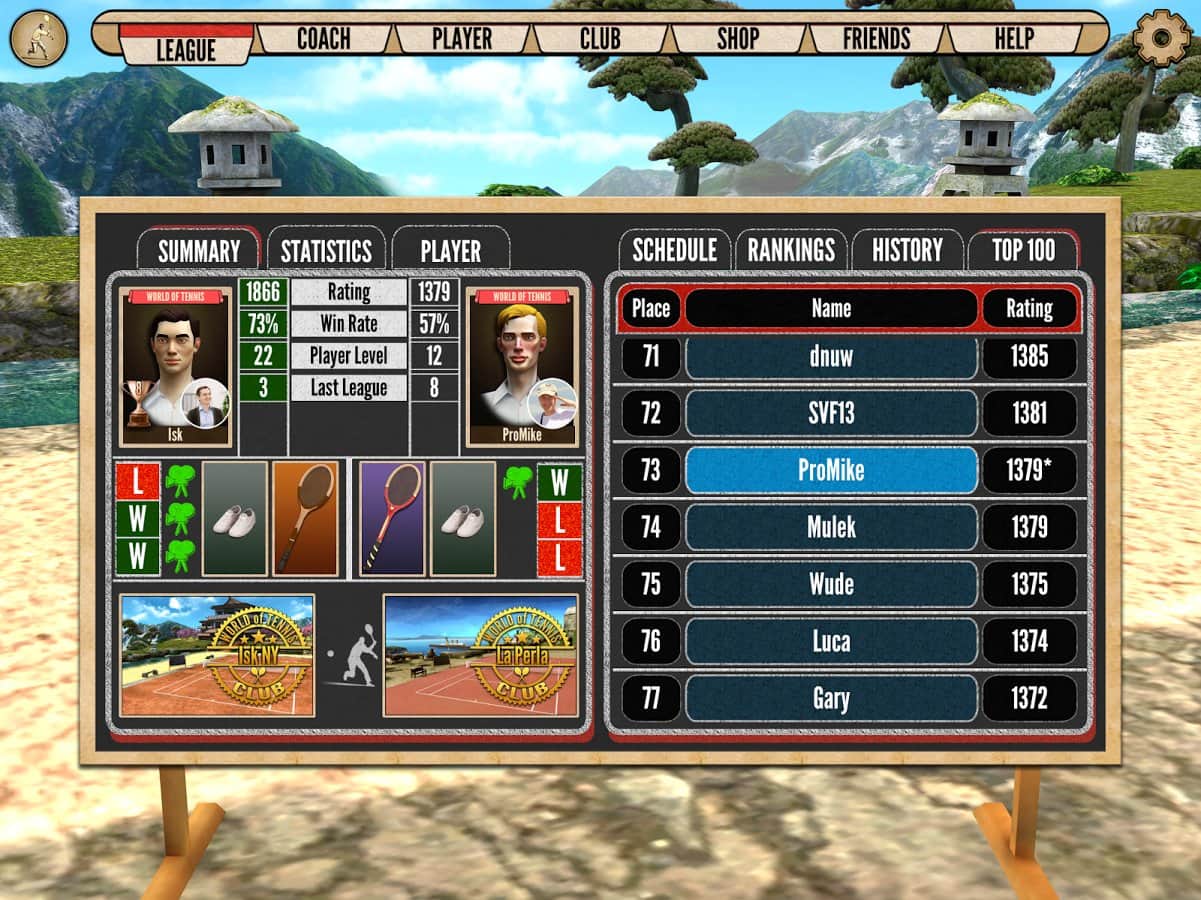
Task: Select Gary's ranking row
Action: 831,699
